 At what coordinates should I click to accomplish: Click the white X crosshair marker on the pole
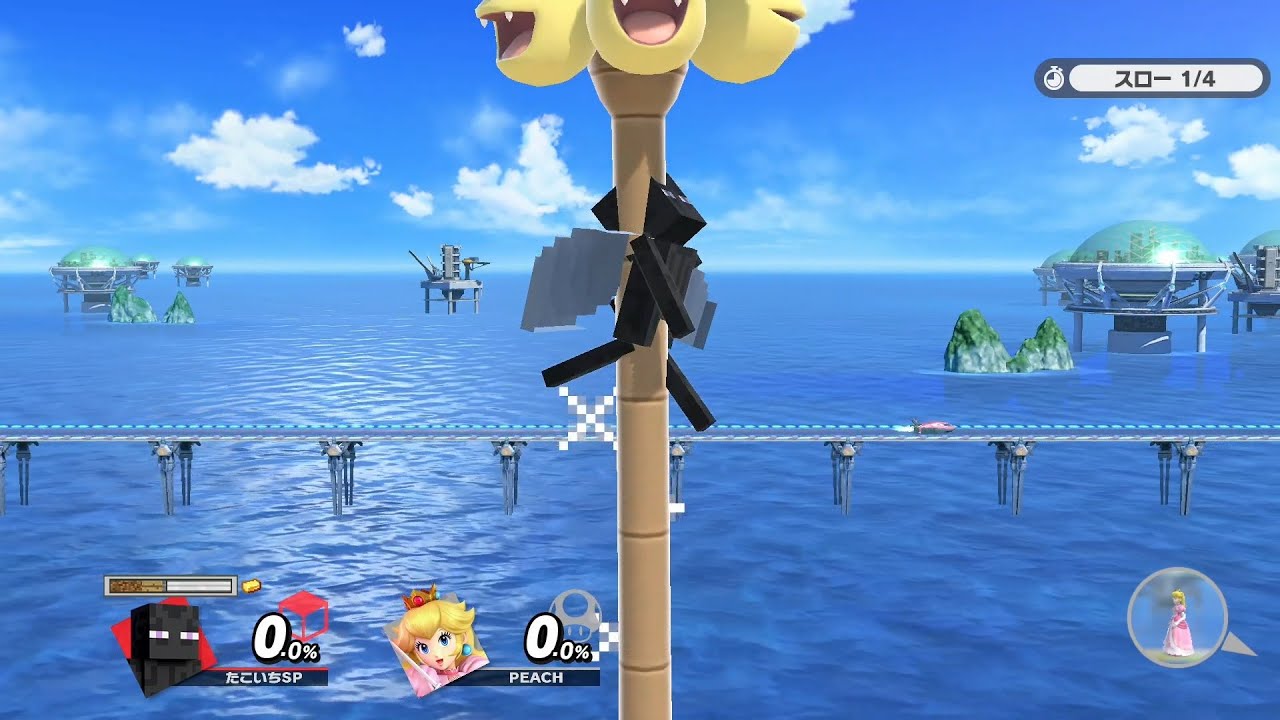587,415
